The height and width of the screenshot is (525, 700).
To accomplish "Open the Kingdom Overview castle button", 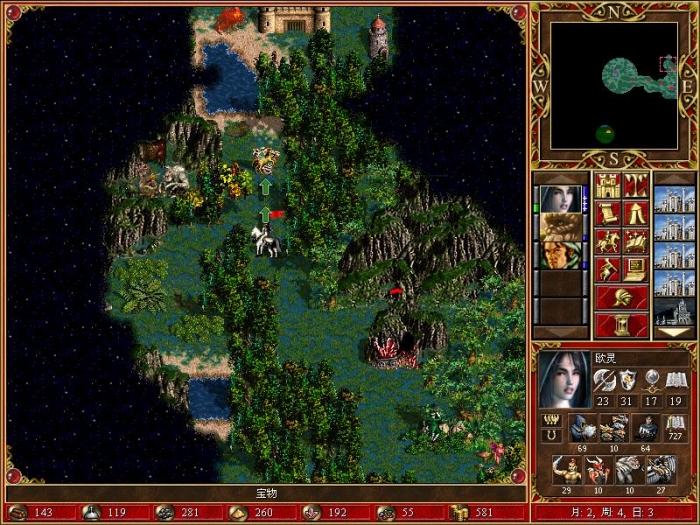I will tap(608, 185).
